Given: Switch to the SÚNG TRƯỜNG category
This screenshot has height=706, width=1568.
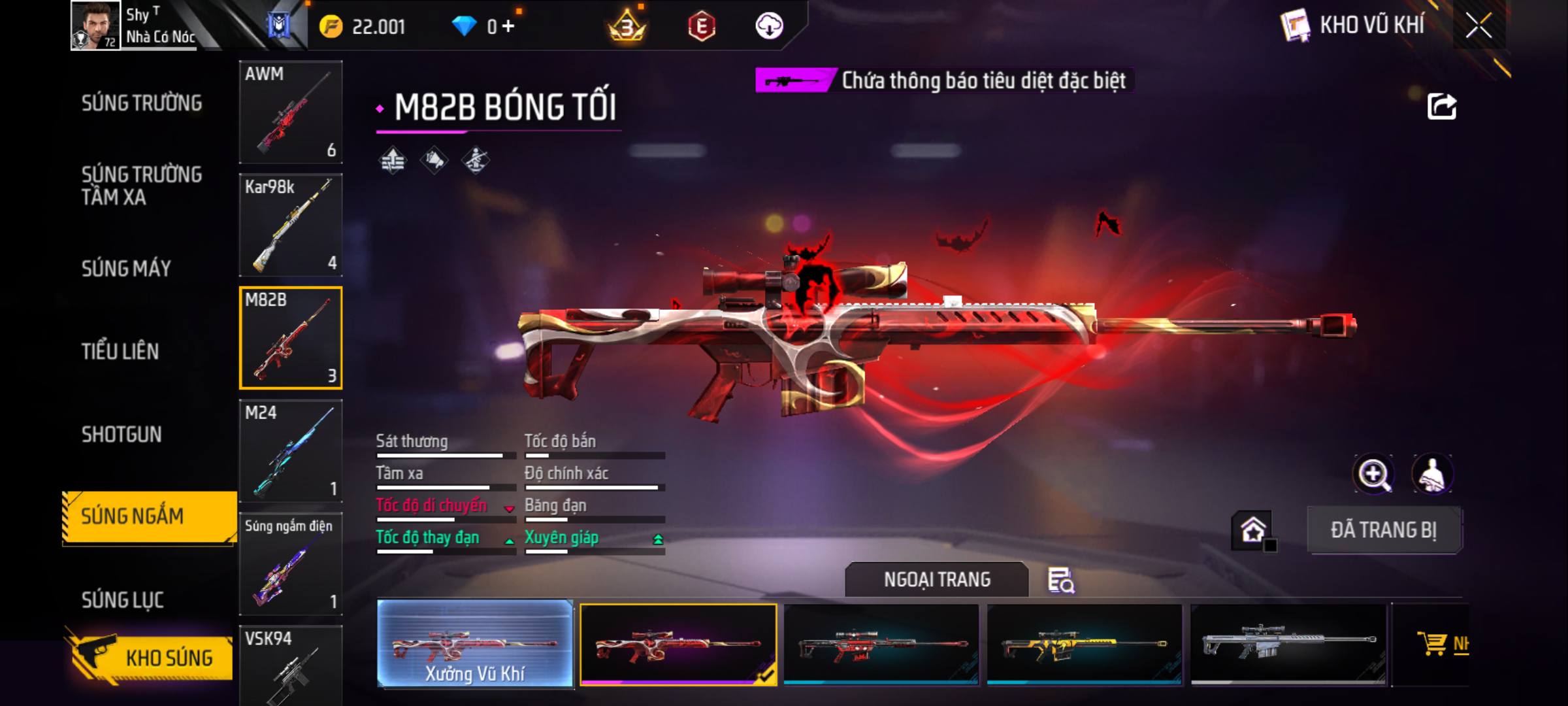Looking at the screenshot, I should tap(142, 103).
